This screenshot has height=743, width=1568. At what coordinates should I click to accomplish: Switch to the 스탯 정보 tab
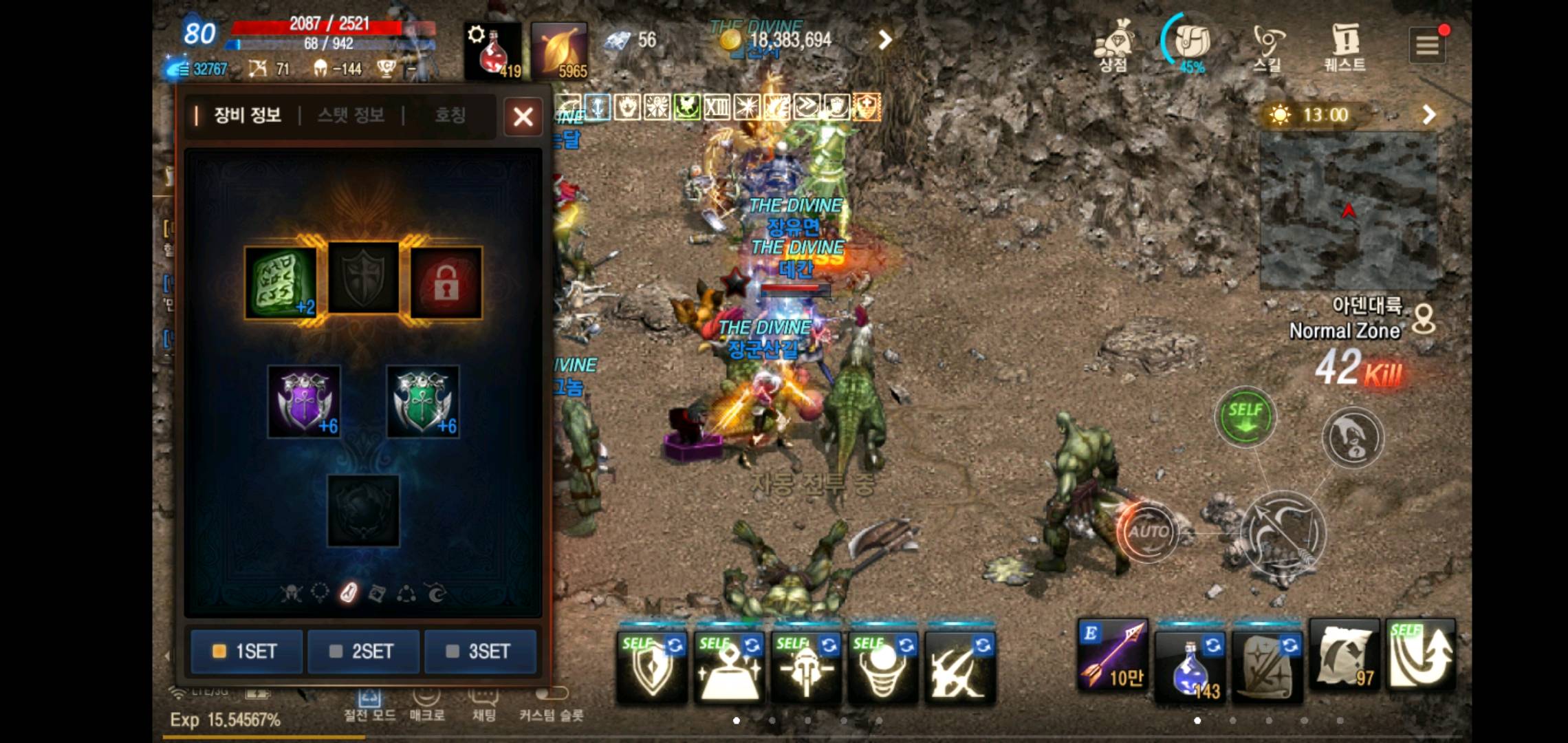pos(351,115)
